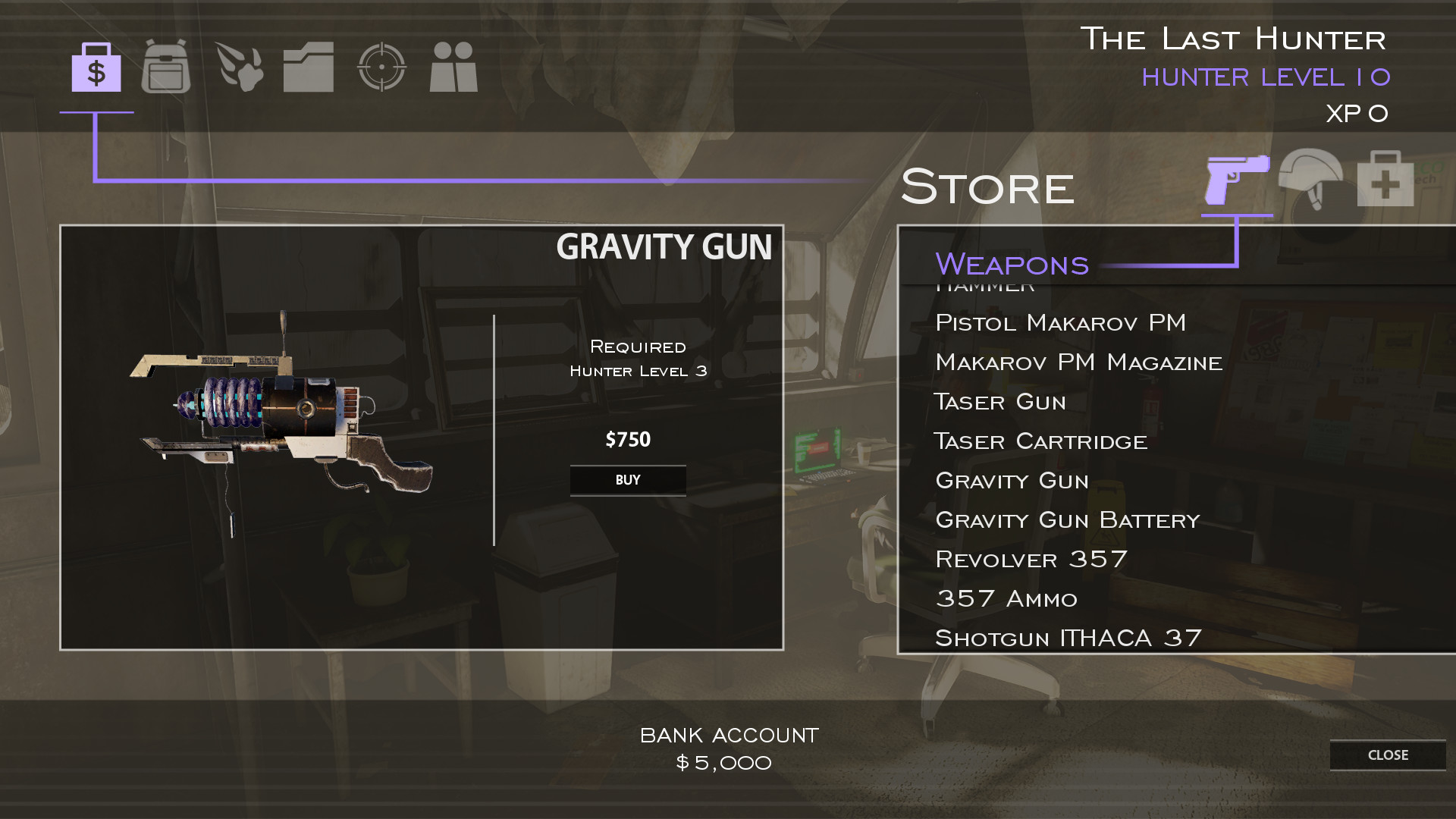Select Pistol Makarov PM in list
The height and width of the screenshot is (819, 1456).
pos(1060,323)
